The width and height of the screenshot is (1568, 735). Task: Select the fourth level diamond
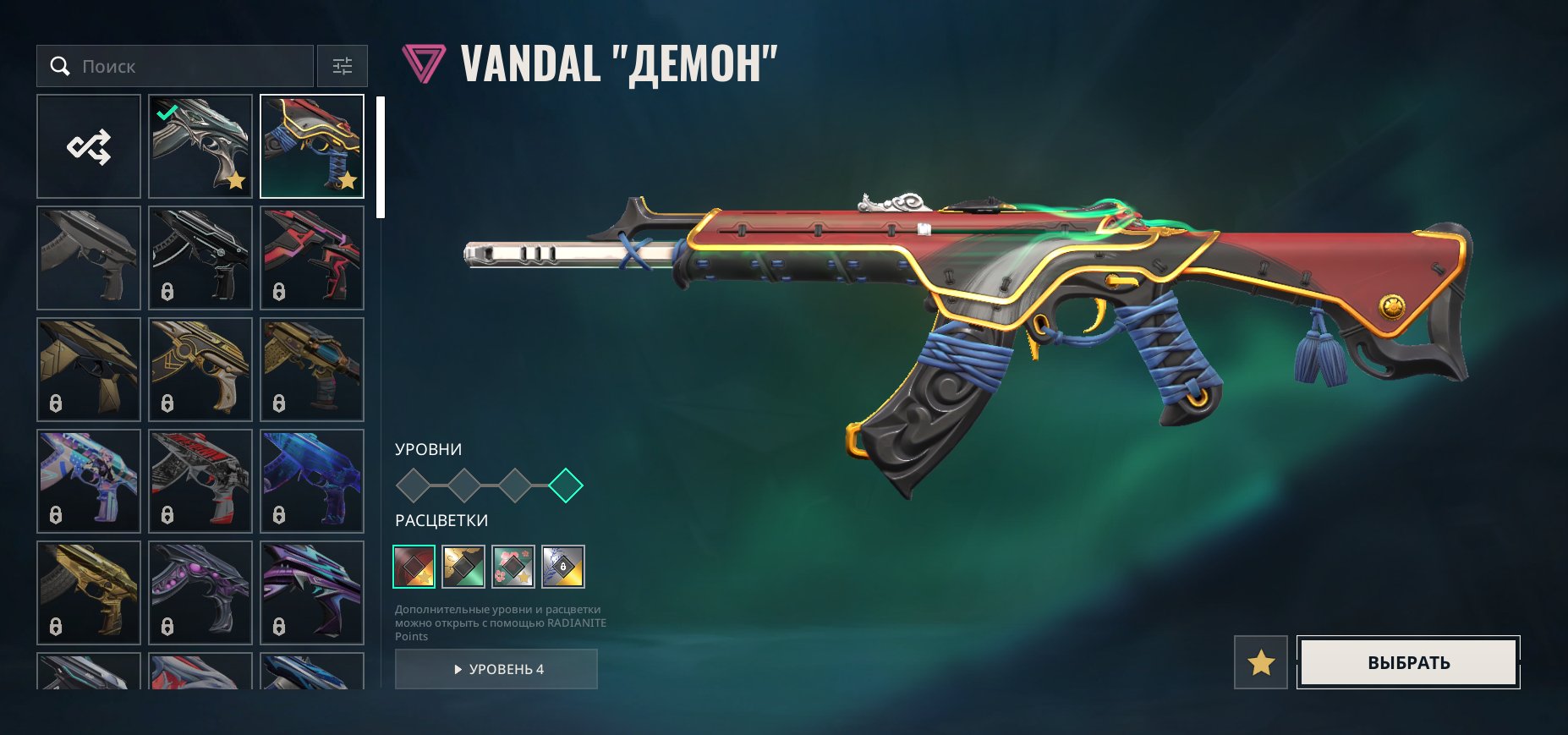tap(566, 485)
